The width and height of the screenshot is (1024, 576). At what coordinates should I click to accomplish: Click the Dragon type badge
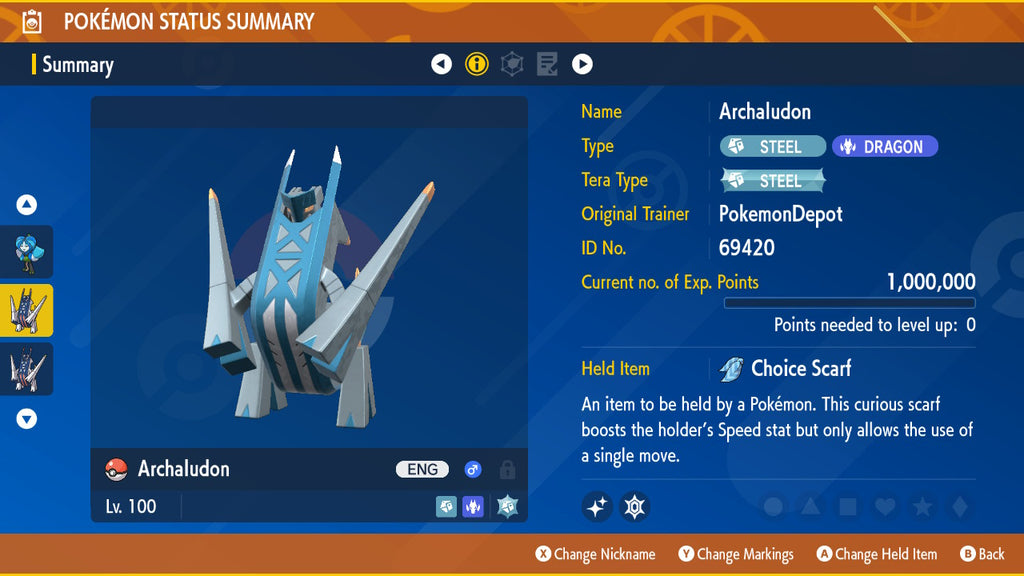tap(885, 147)
